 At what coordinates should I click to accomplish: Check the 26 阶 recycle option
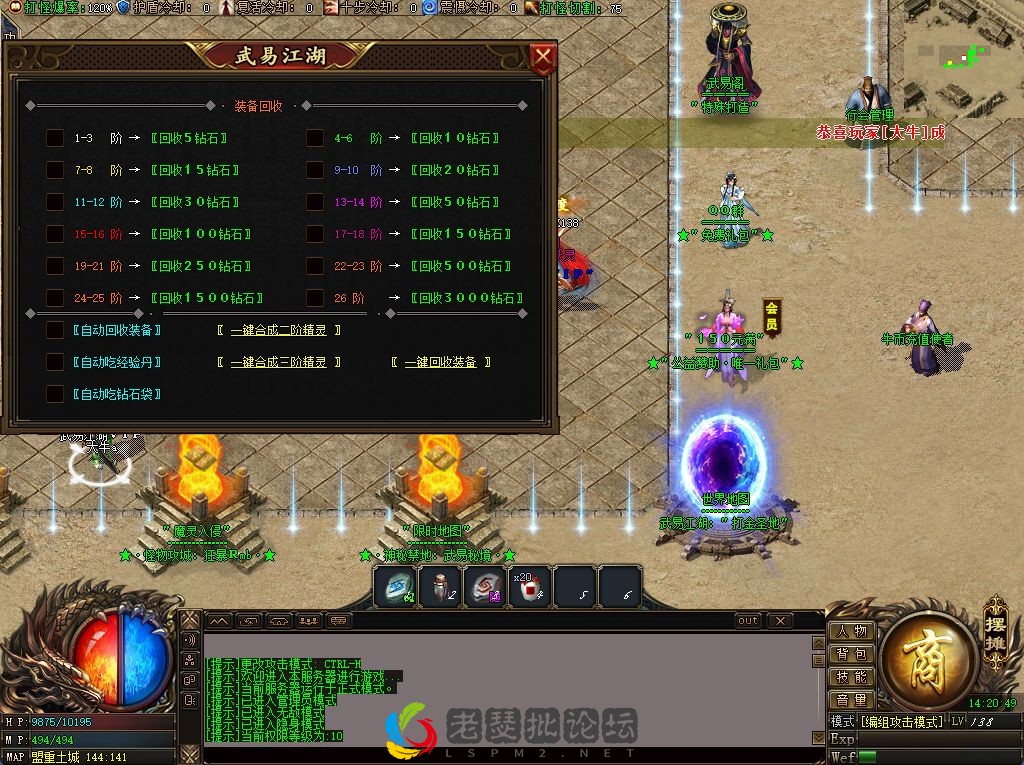tap(315, 298)
